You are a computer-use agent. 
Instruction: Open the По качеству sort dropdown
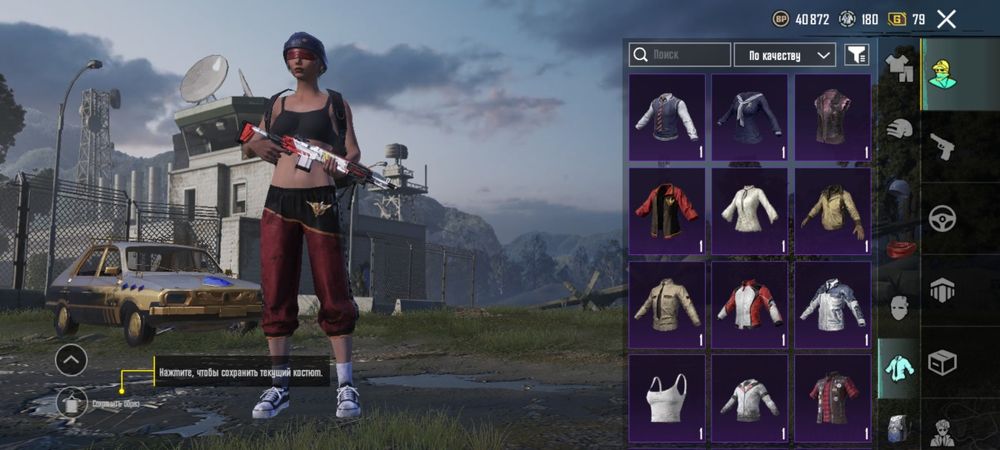785,55
